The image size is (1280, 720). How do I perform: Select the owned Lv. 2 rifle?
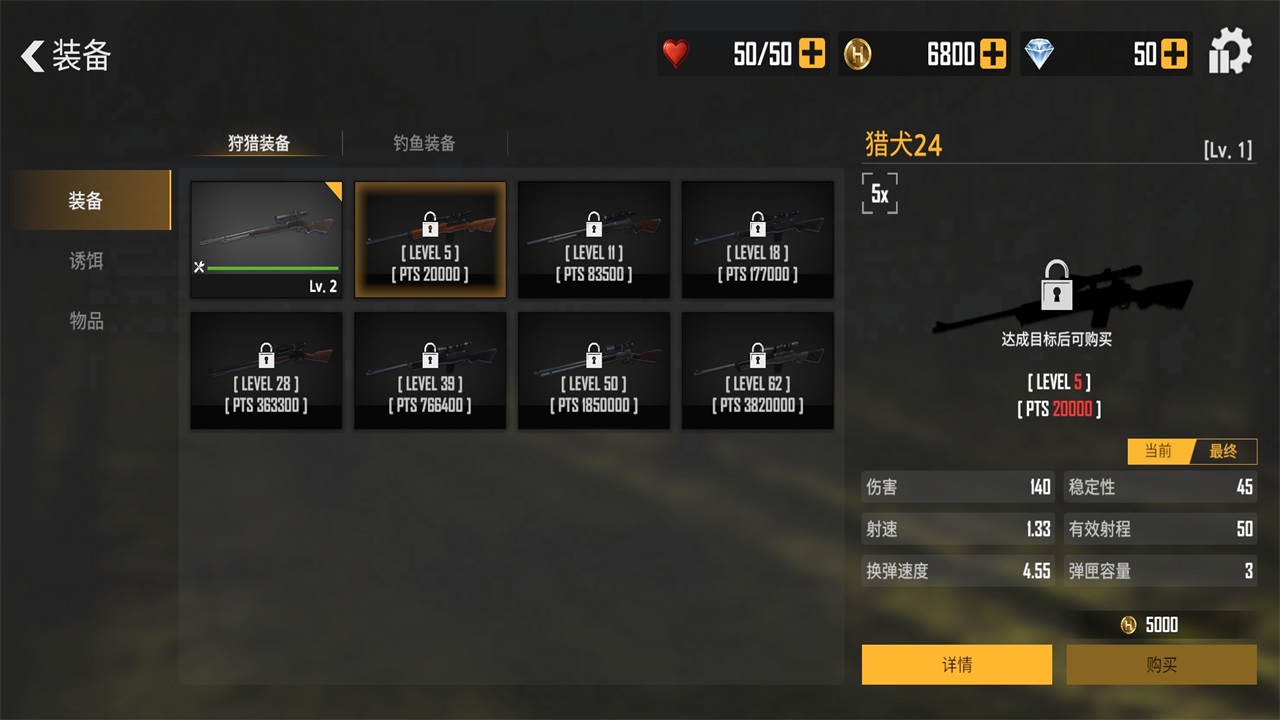(x=267, y=240)
